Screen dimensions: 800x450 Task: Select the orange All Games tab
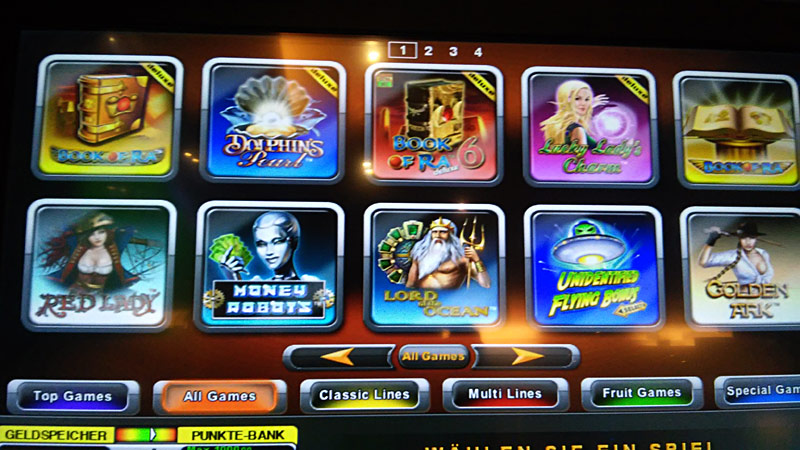tap(219, 397)
